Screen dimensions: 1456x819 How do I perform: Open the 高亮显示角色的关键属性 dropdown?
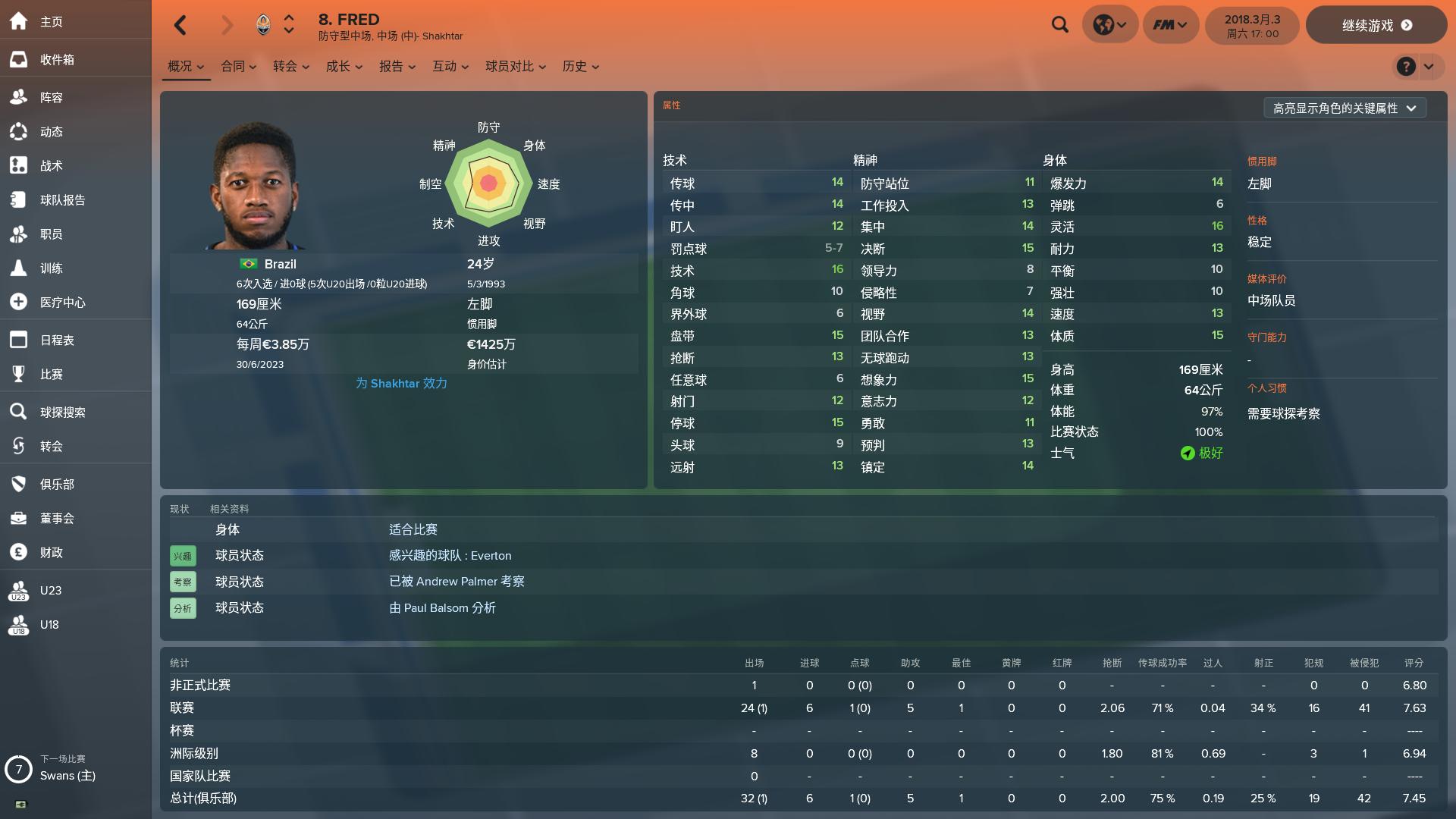tap(1345, 108)
